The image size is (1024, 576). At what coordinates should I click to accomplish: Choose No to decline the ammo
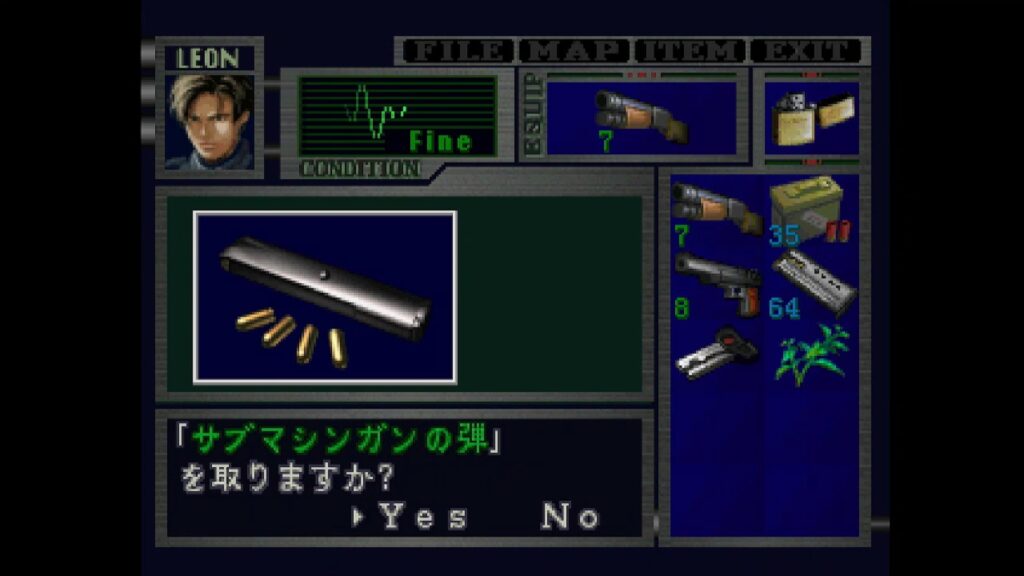pyautogui.click(x=571, y=517)
